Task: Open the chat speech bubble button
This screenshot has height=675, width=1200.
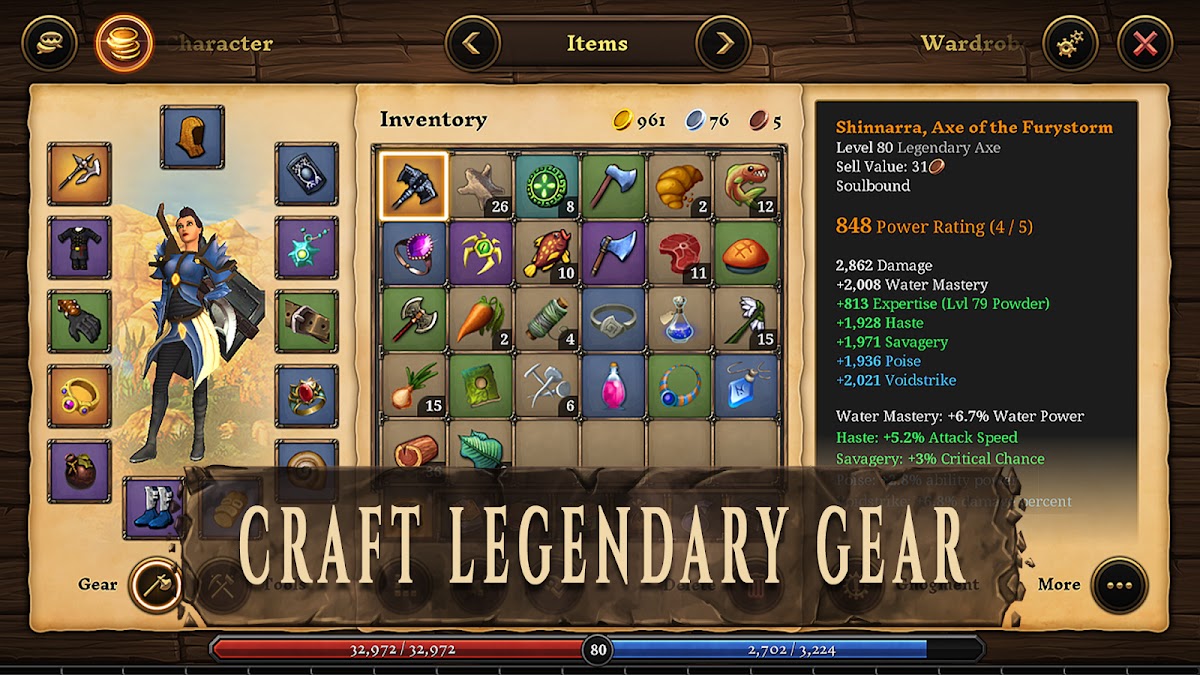Action: 49,44
